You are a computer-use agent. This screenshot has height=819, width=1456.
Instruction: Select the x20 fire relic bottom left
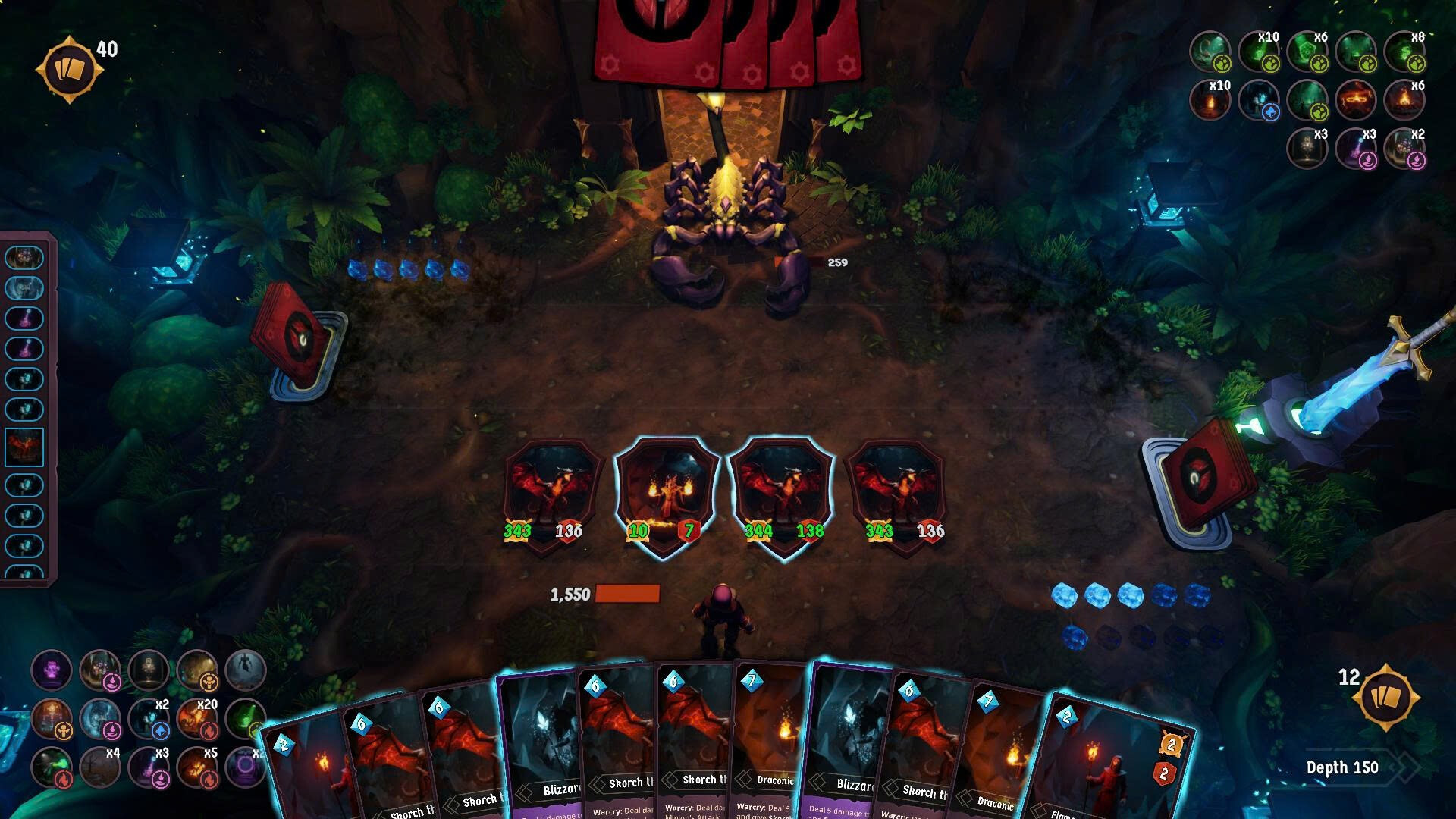pyautogui.click(x=196, y=719)
